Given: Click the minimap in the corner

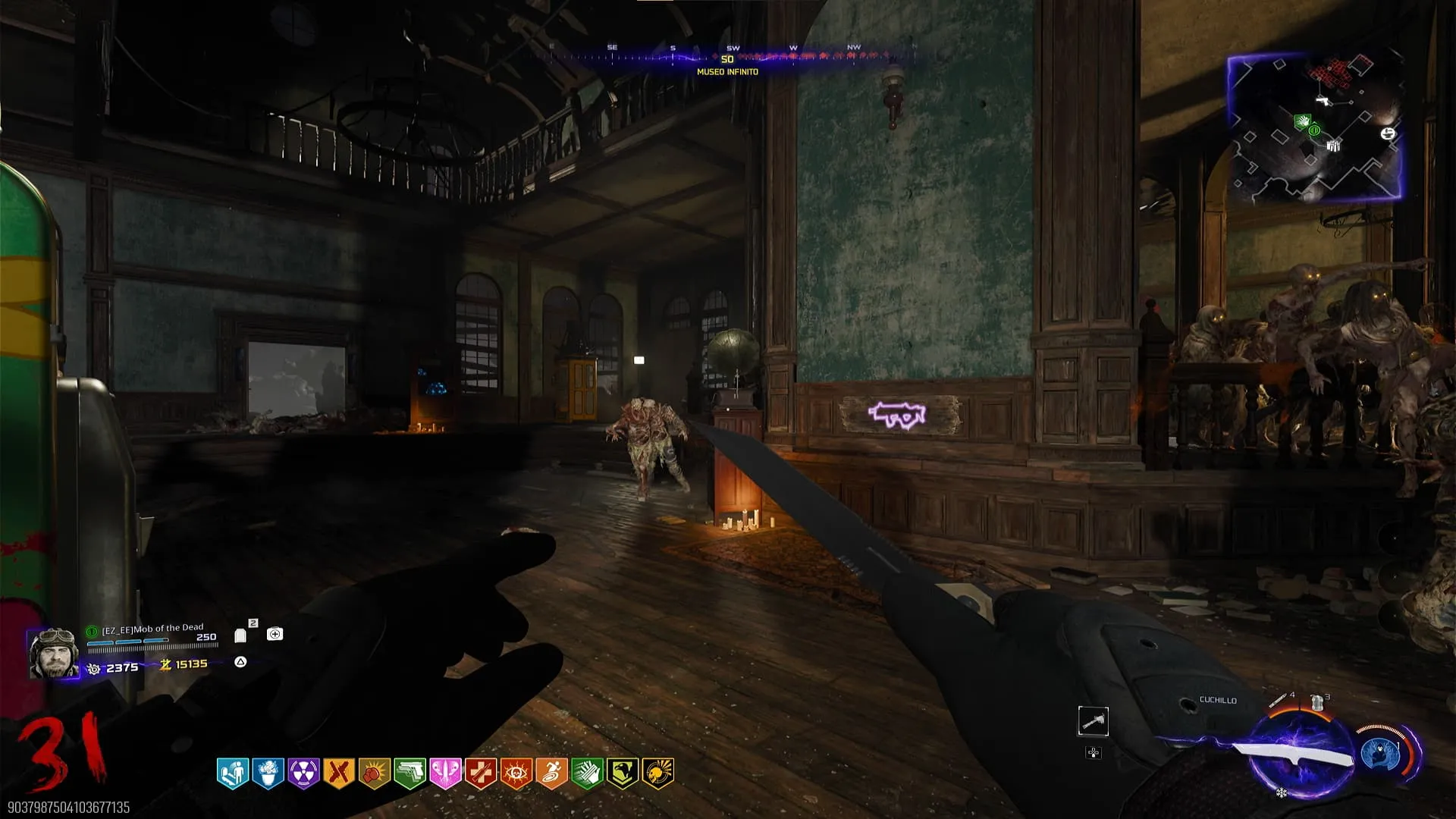Looking at the screenshot, I should [1314, 127].
